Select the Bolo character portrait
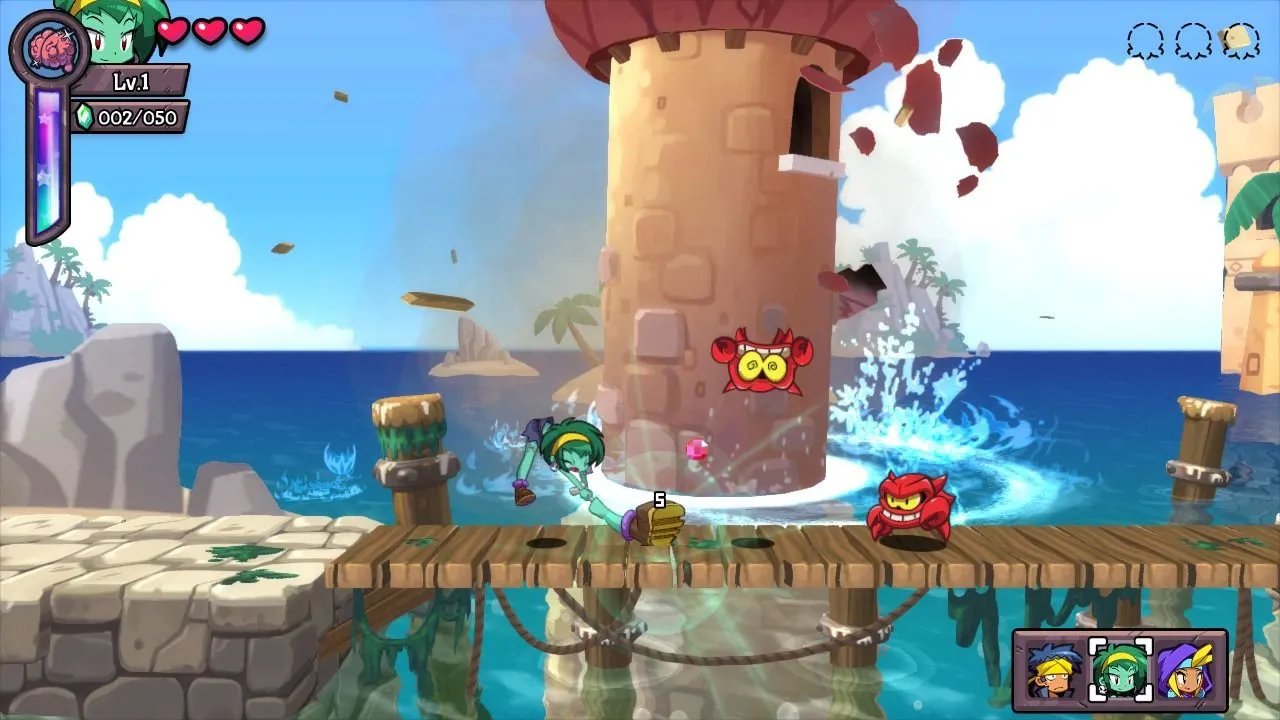Image resolution: width=1280 pixels, height=720 pixels. click(x=1054, y=670)
